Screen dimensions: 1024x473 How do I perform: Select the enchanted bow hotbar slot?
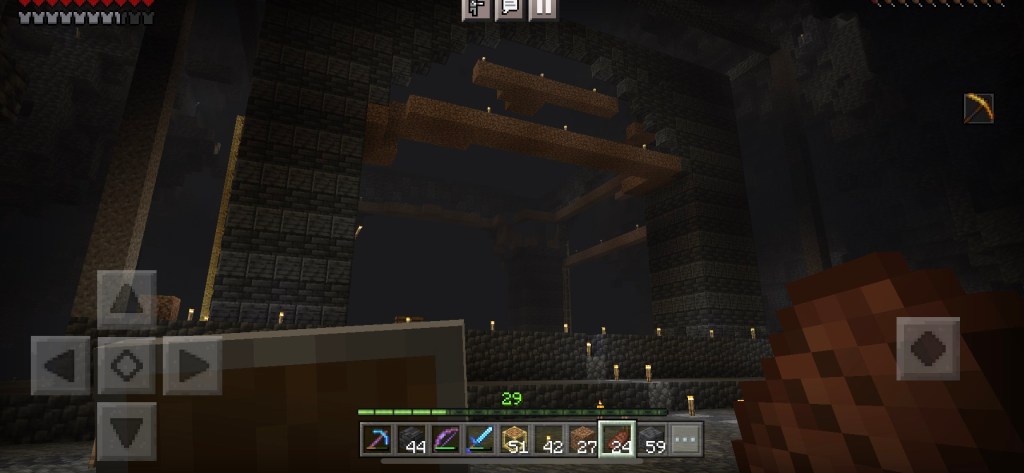445,439
